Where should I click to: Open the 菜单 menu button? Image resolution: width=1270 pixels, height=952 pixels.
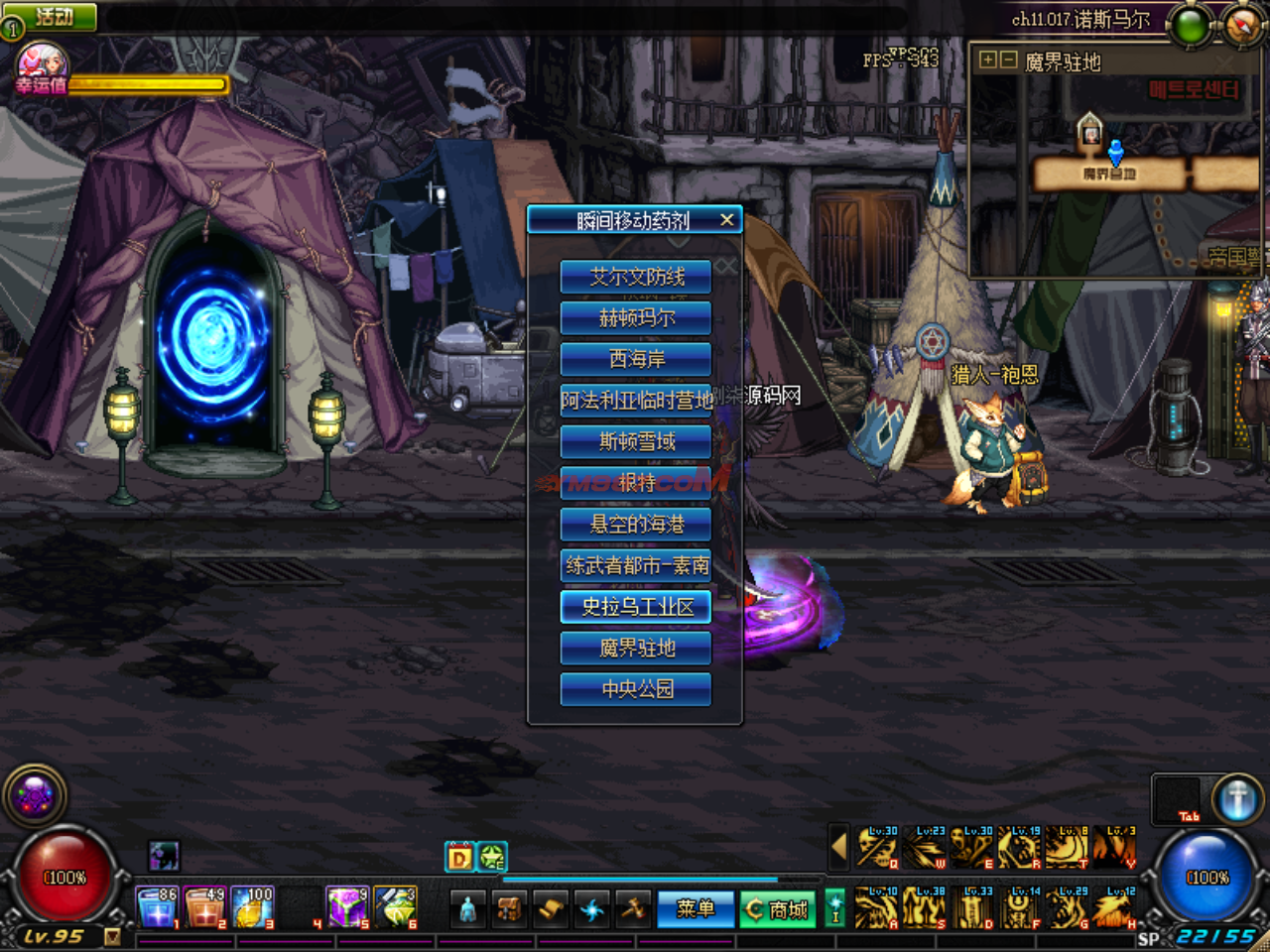695,908
